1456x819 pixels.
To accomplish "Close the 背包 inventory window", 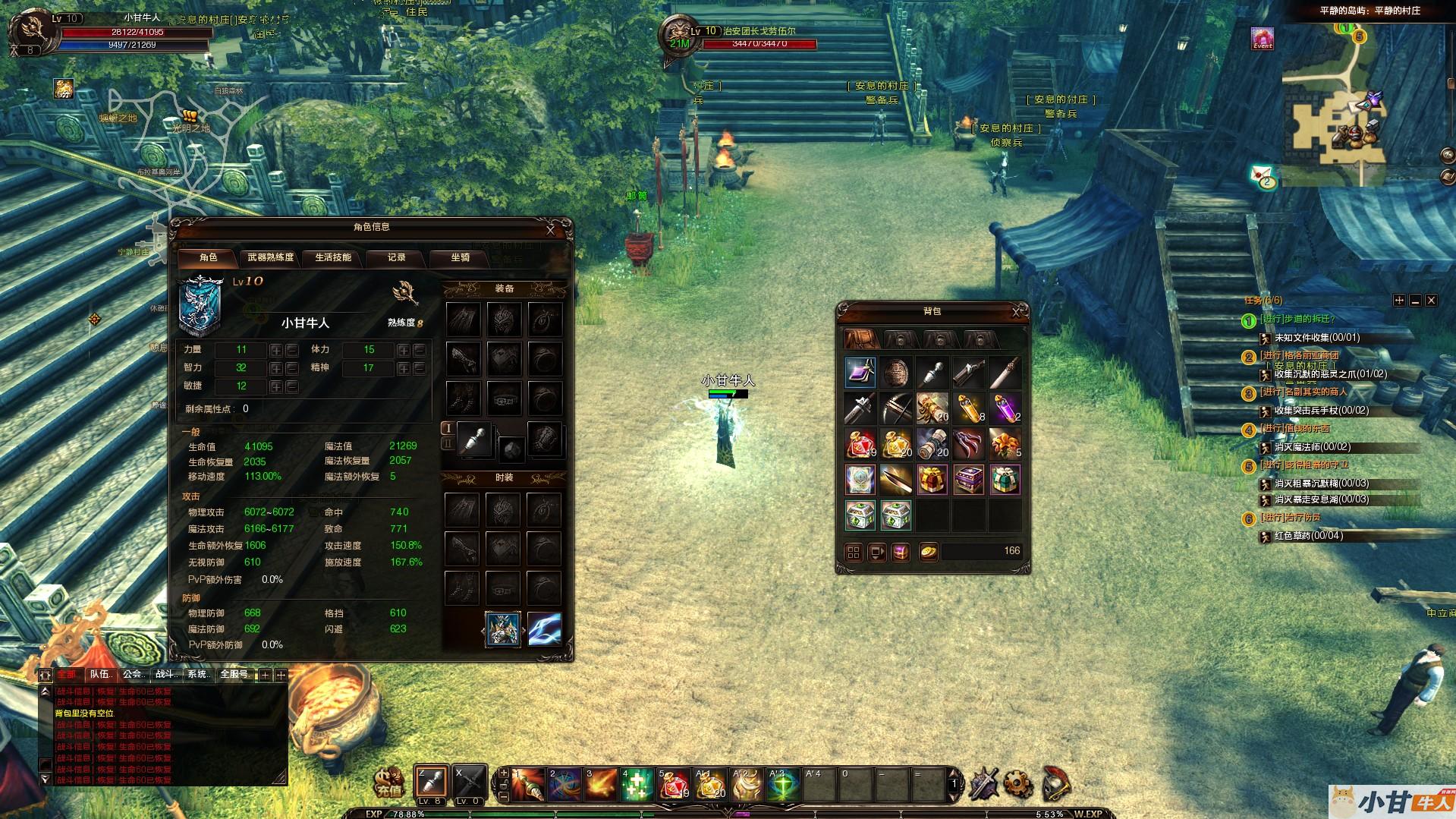I will pyautogui.click(x=1017, y=312).
